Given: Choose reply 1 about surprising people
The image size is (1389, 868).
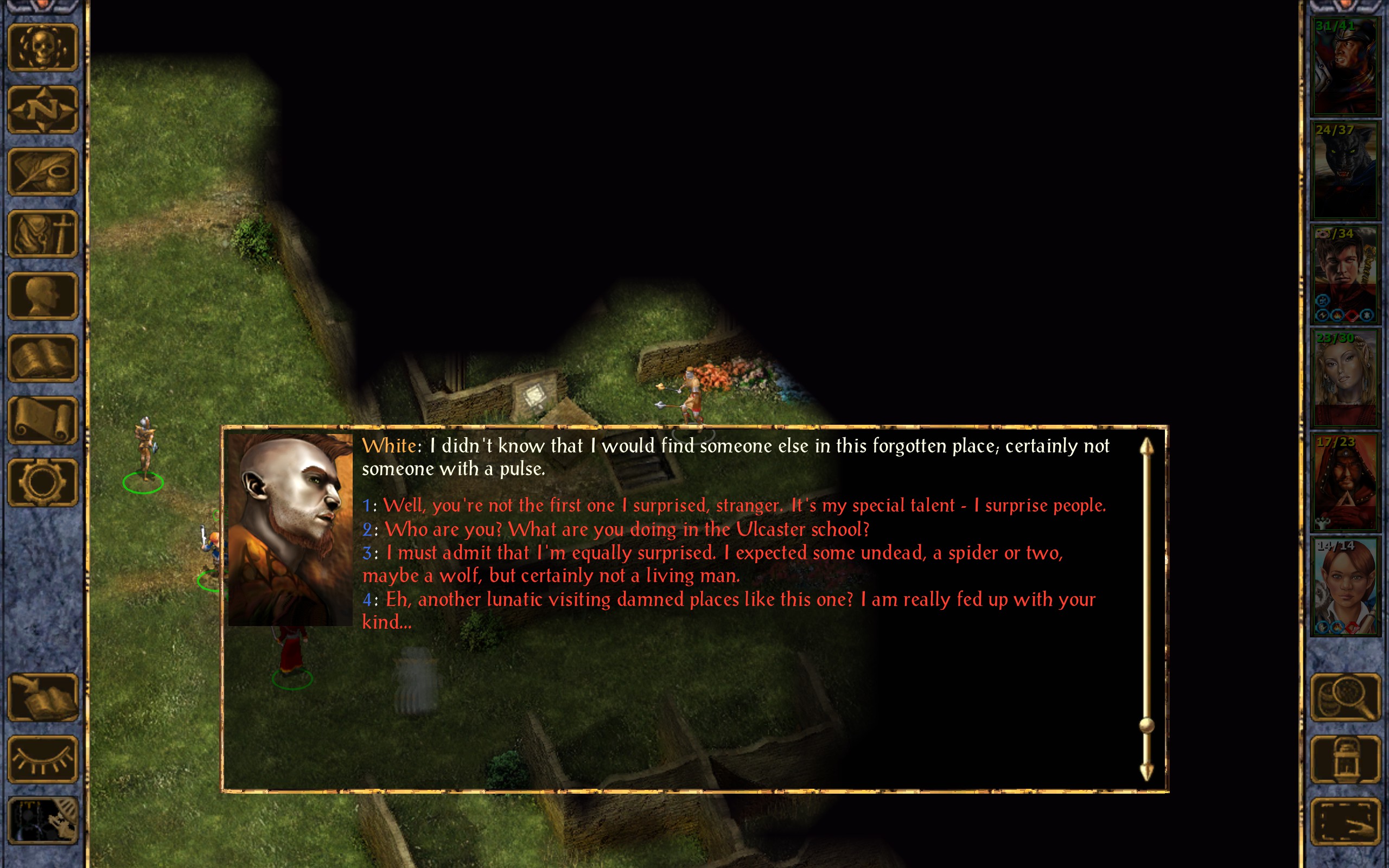Looking at the screenshot, I should [743, 506].
